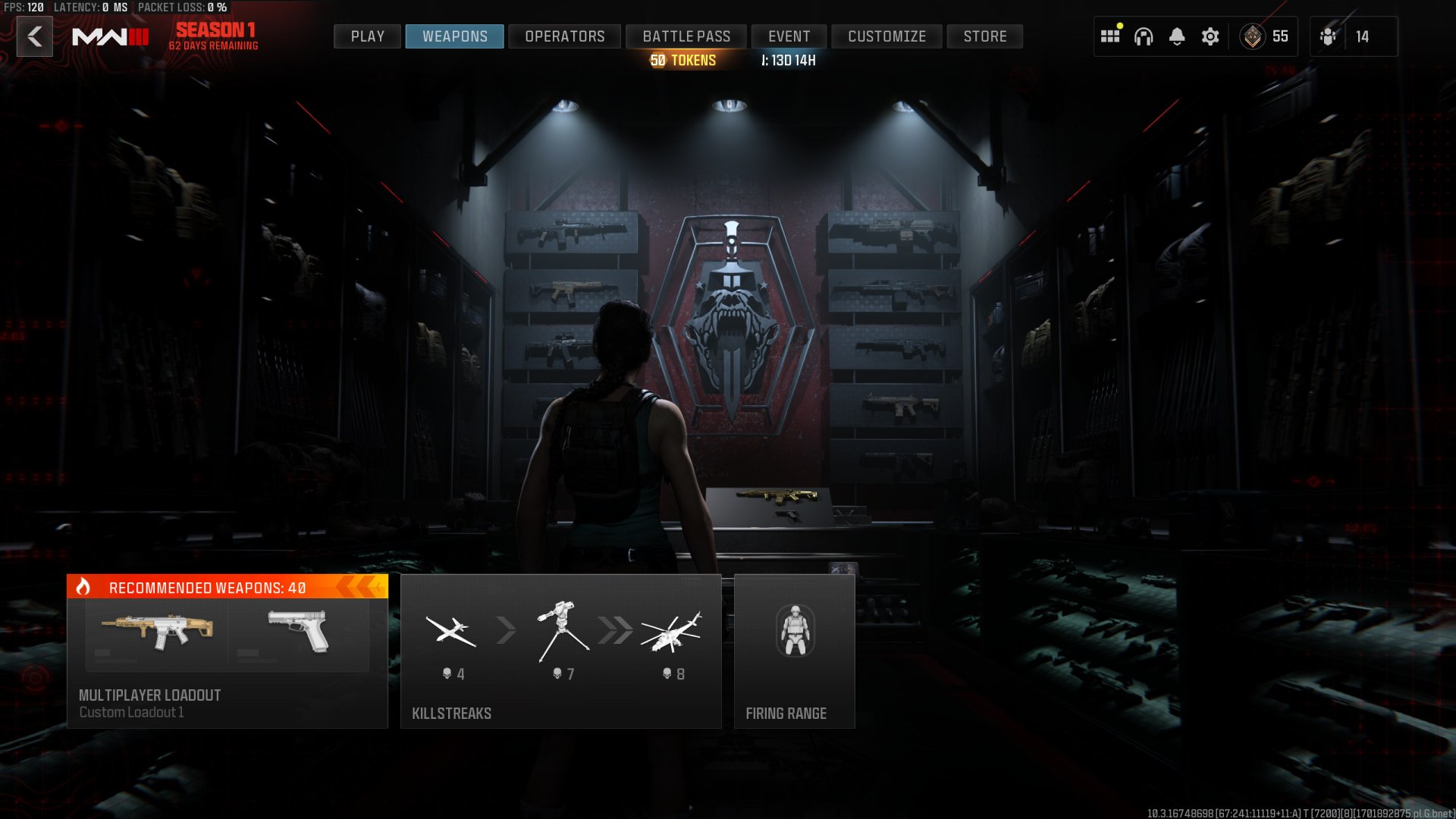The width and height of the screenshot is (1456, 819).
Task: Open the Operators tab
Action: pos(564,36)
